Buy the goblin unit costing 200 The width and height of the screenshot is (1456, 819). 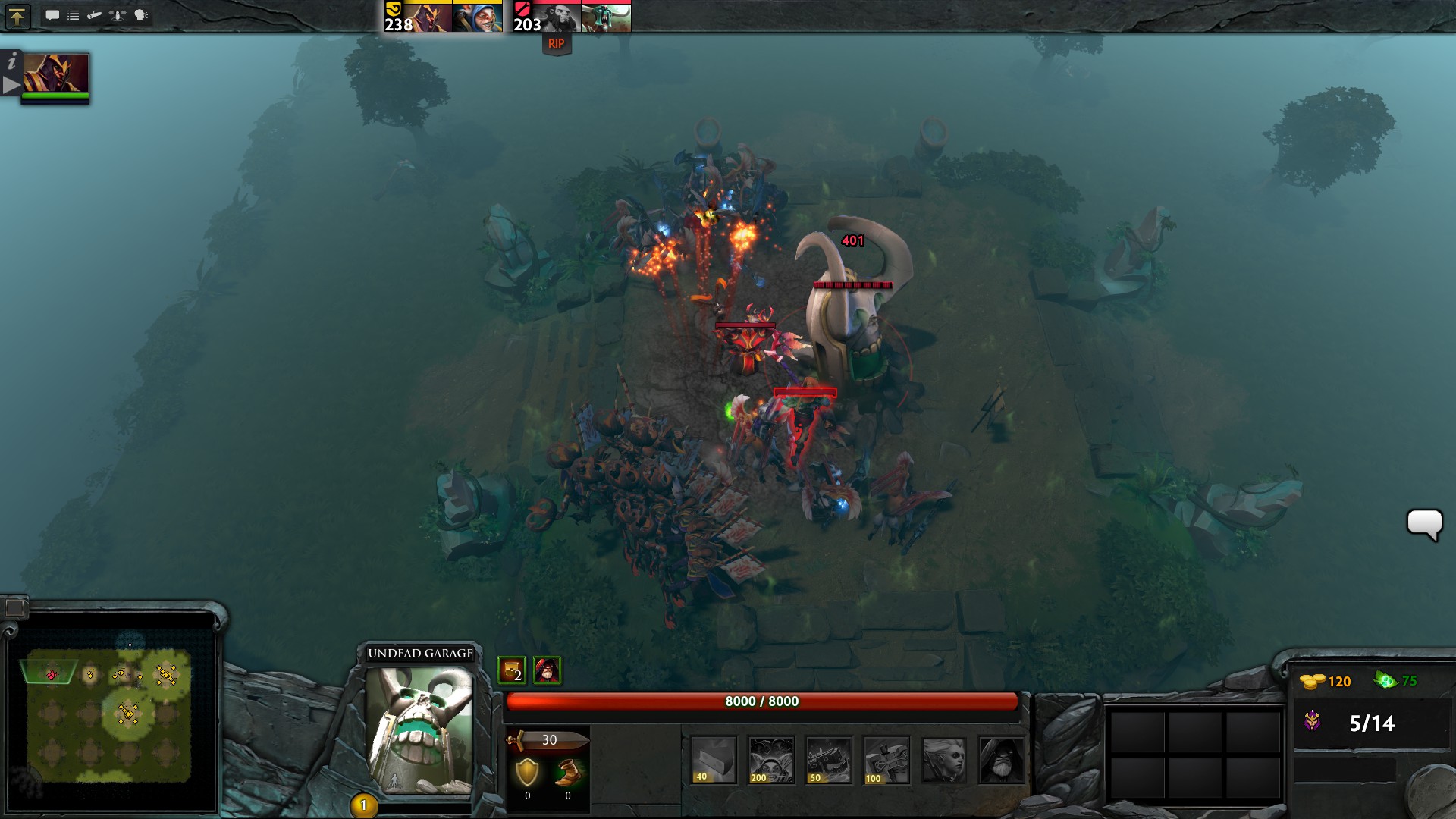point(771,759)
